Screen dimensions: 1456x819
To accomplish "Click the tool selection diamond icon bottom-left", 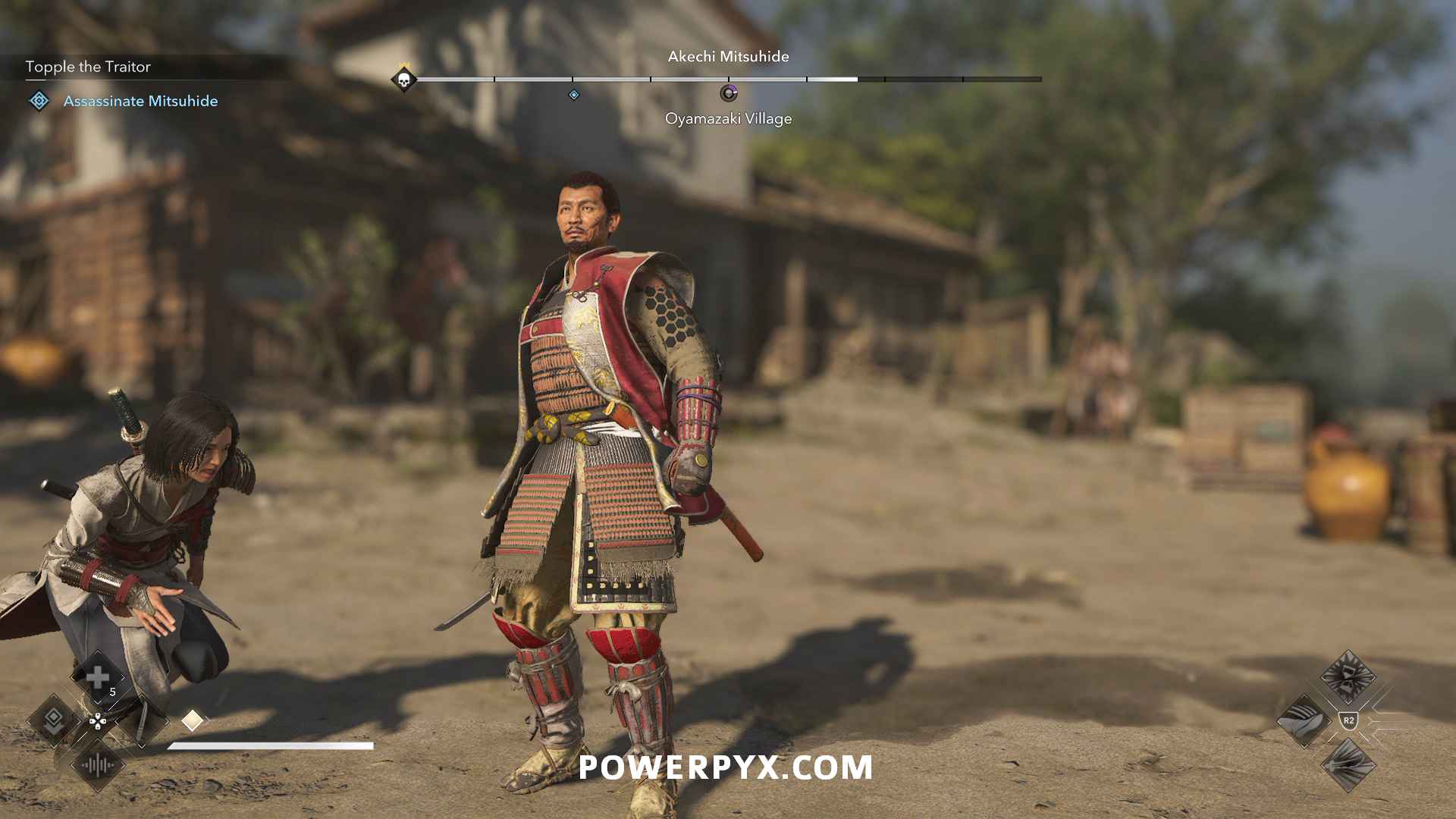I will click(54, 722).
